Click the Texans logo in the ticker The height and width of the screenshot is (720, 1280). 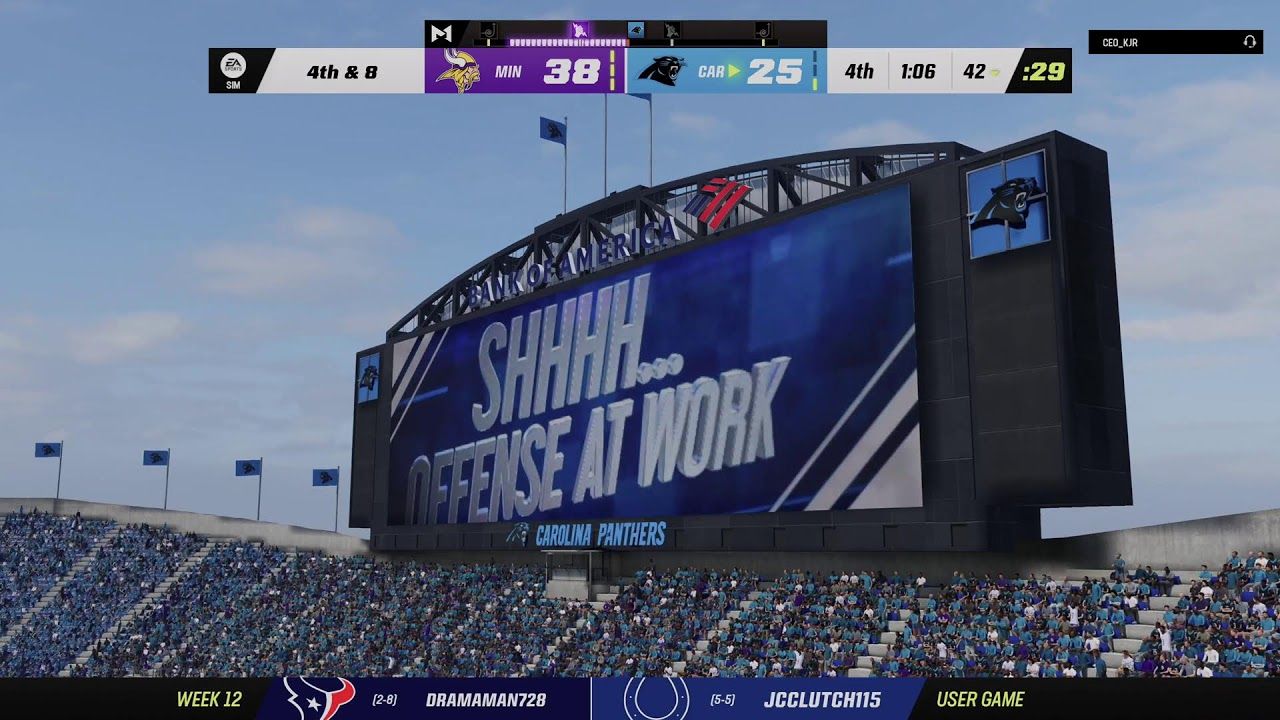(x=319, y=699)
